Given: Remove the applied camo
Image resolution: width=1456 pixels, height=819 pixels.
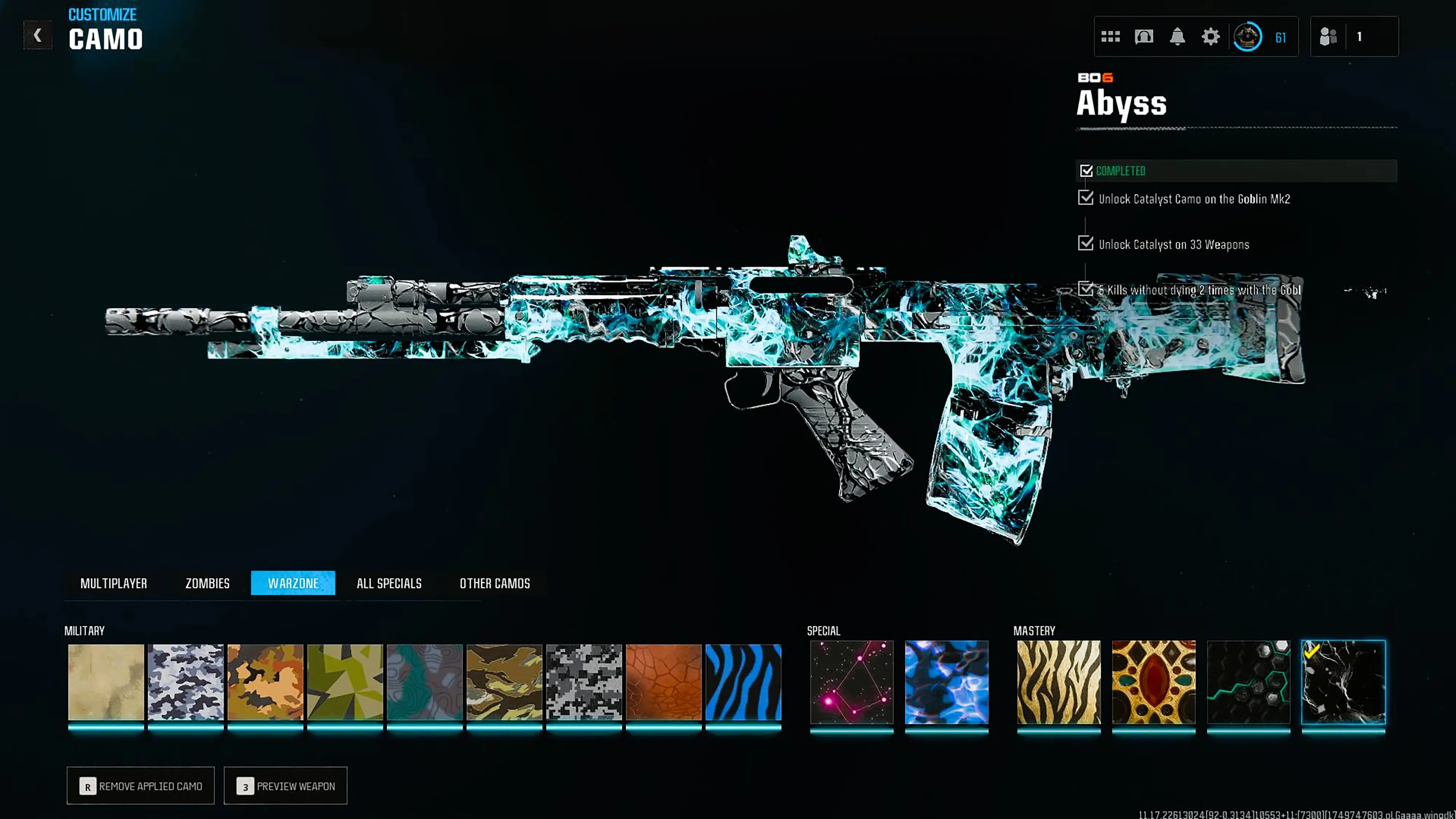Looking at the screenshot, I should (141, 785).
